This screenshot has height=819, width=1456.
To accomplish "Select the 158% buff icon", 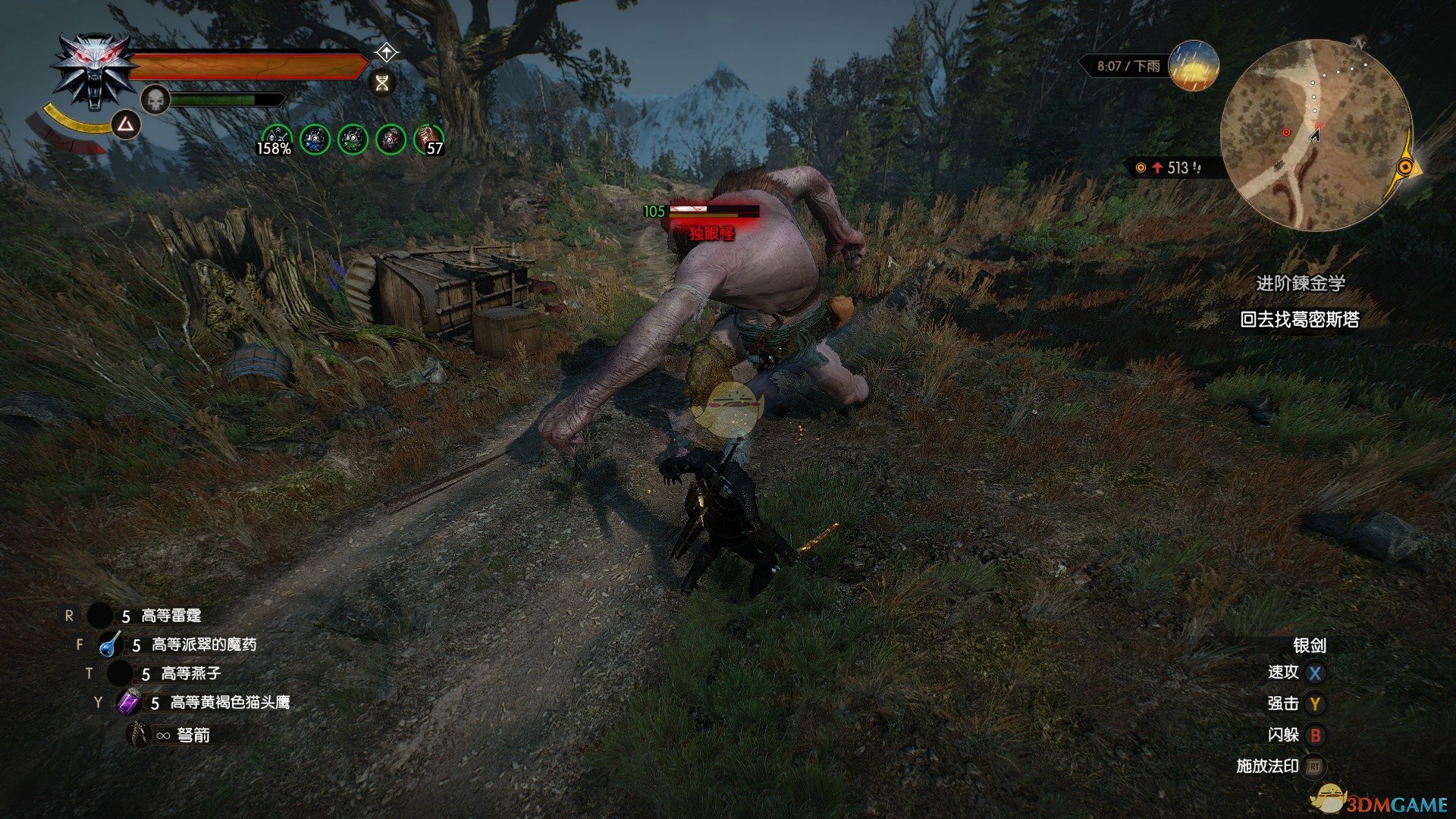I will click(275, 140).
